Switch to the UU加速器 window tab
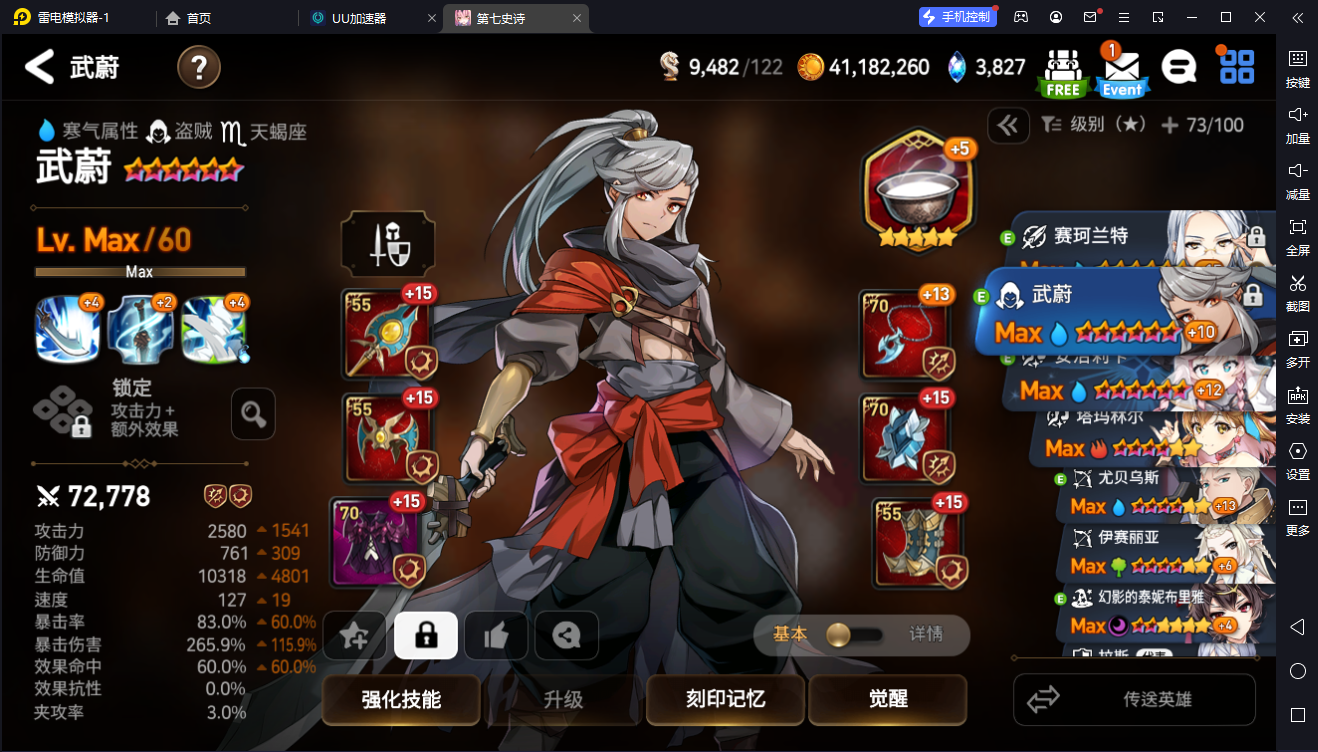Viewport: 1318px width, 752px height. 370,18
